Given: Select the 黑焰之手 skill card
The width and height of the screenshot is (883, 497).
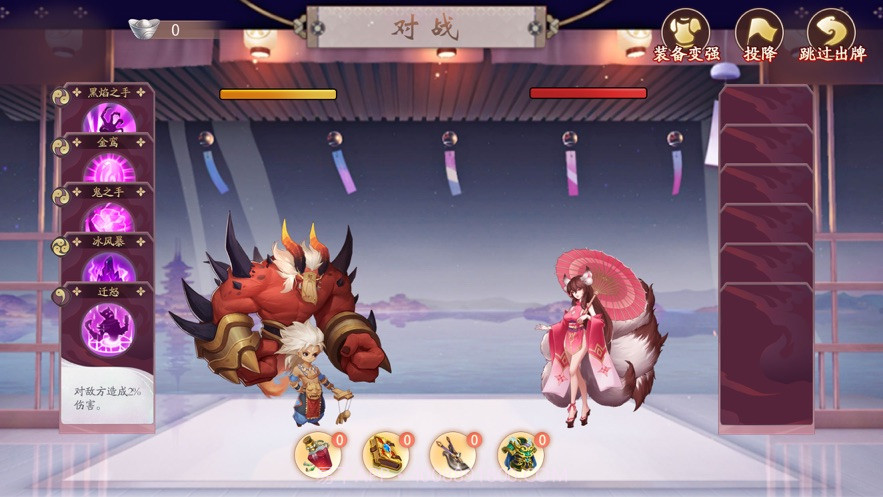Looking at the screenshot, I should coord(108,113).
